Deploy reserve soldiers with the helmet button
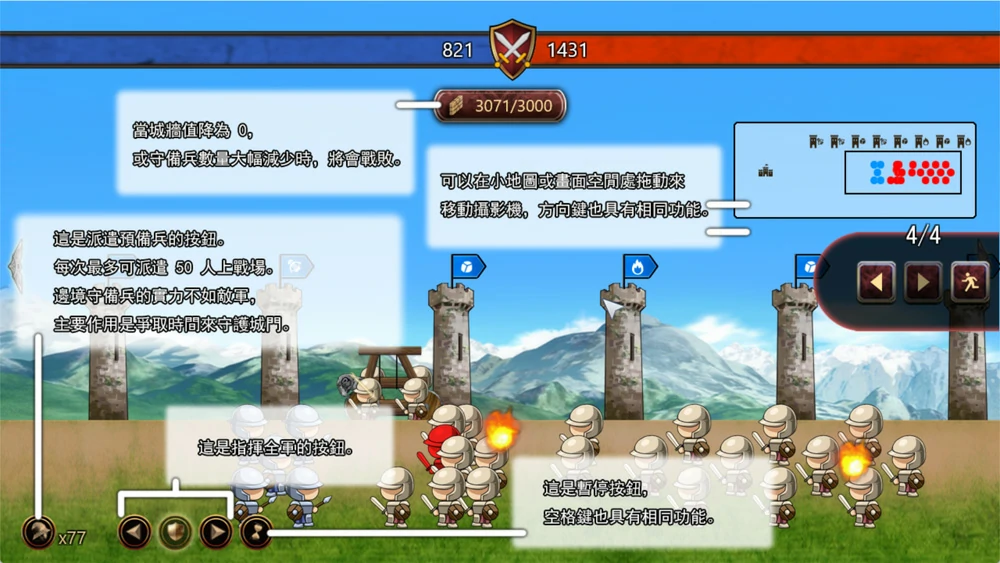This screenshot has height=563, width=1000. click(x=39, y=532)
